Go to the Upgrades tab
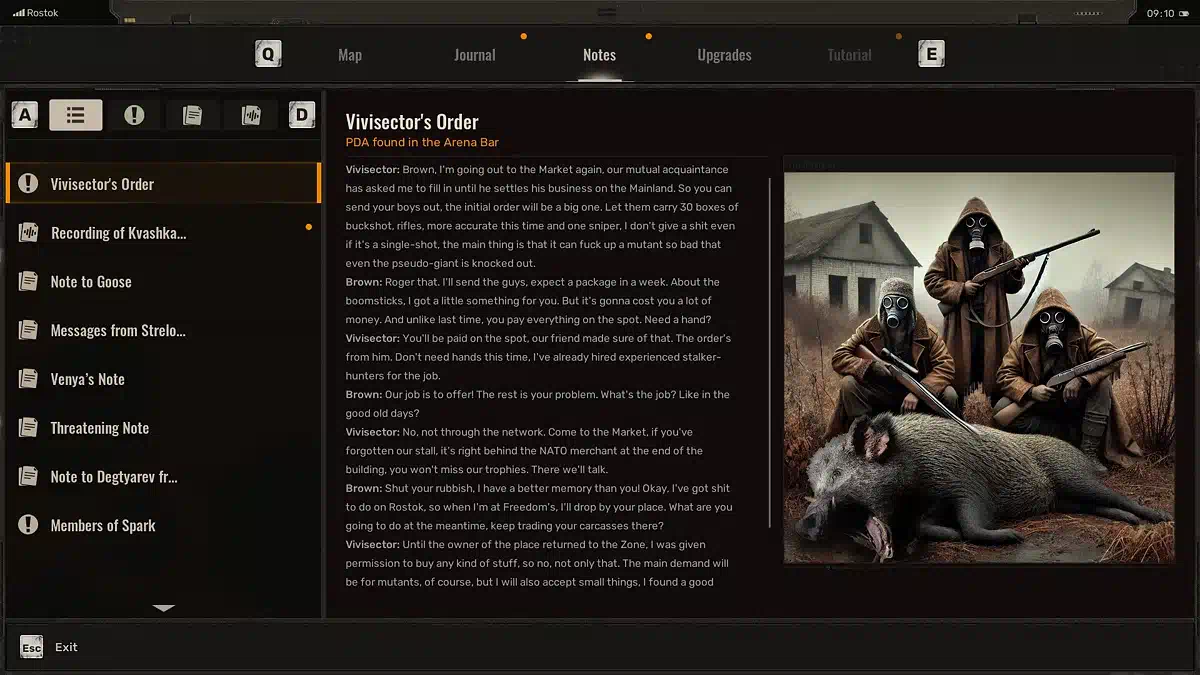Screen dimensions: 1200x675 point(724,55)
